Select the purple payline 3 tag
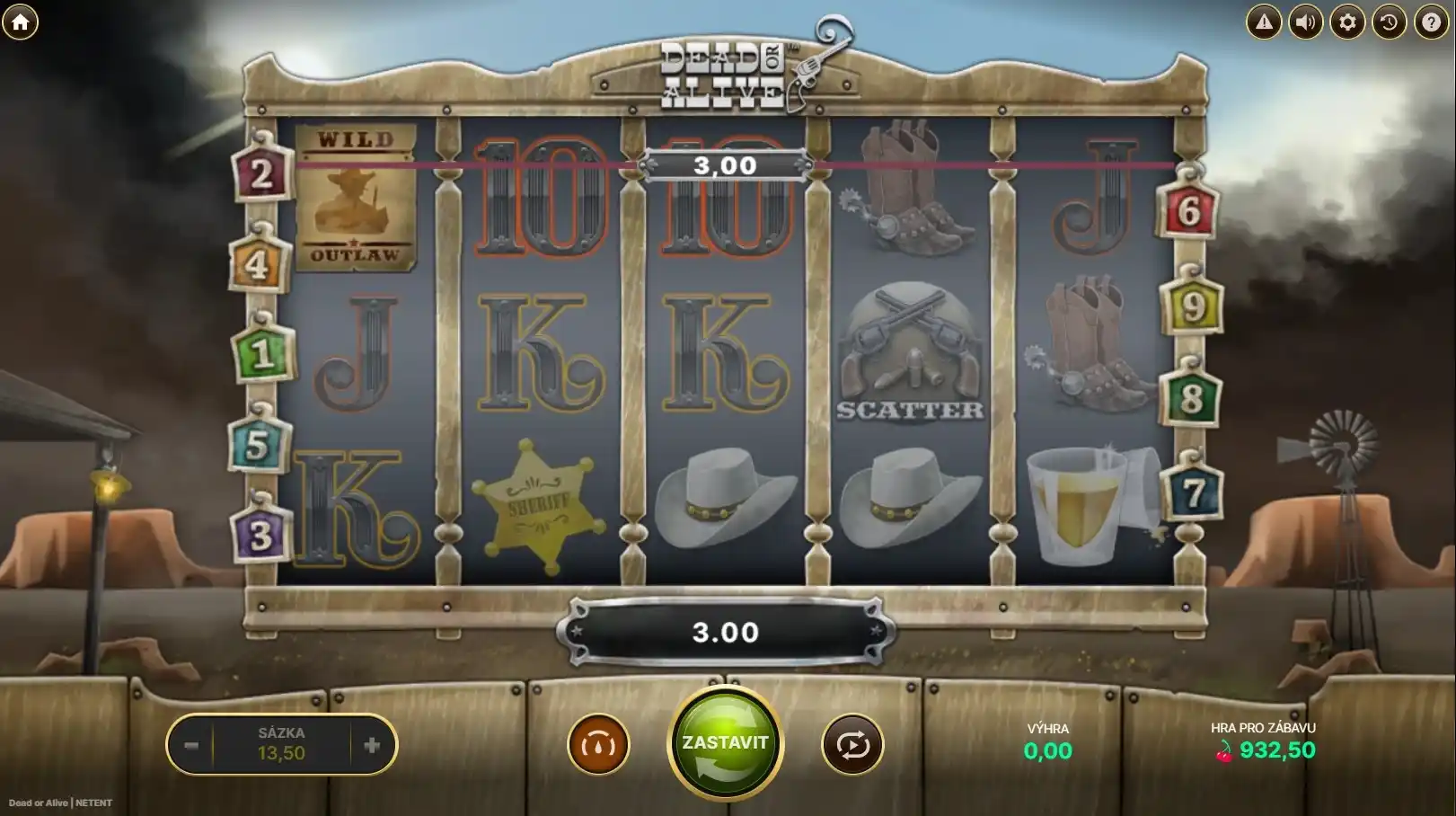Screen dimensions: 1456x816 (261, 536)
